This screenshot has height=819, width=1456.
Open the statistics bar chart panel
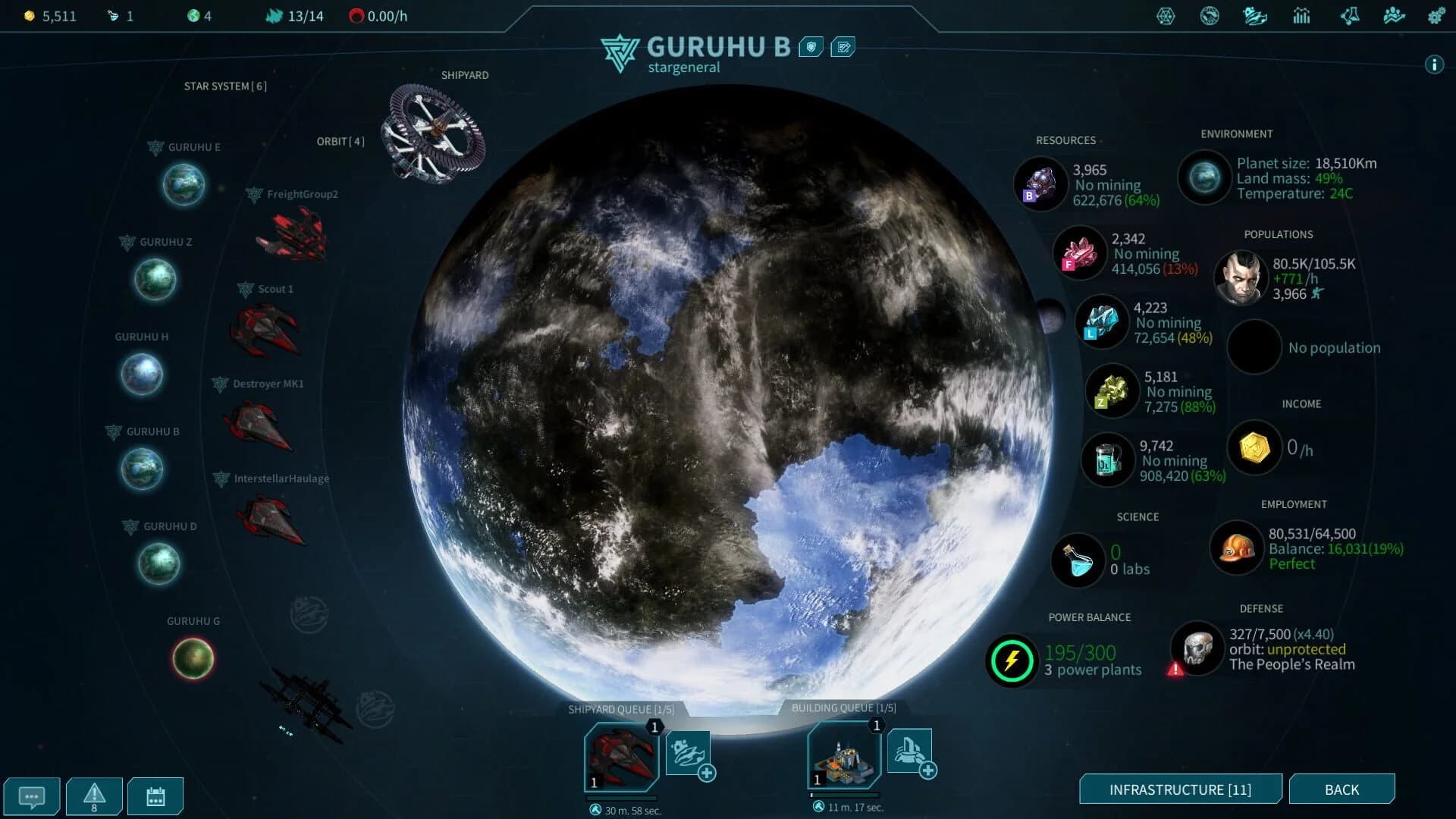1302,16
